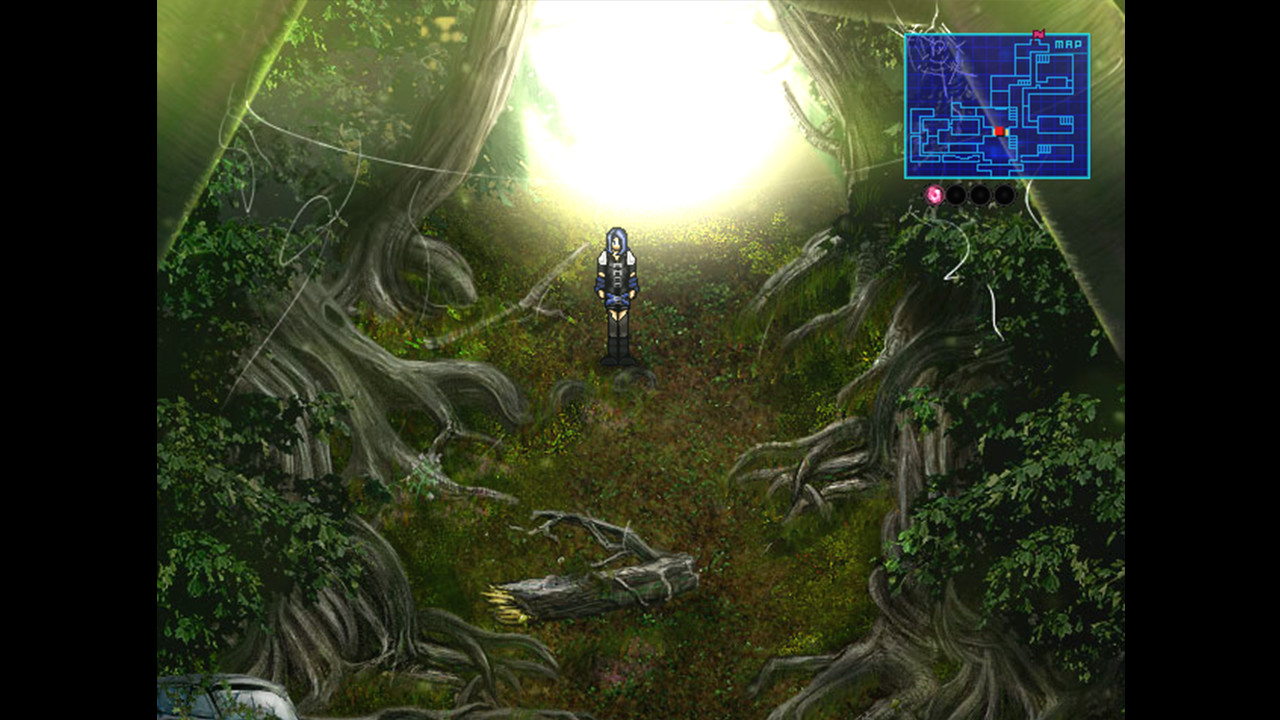
Task: Select the MAP label on the minimap
Action: (1069, 43)
